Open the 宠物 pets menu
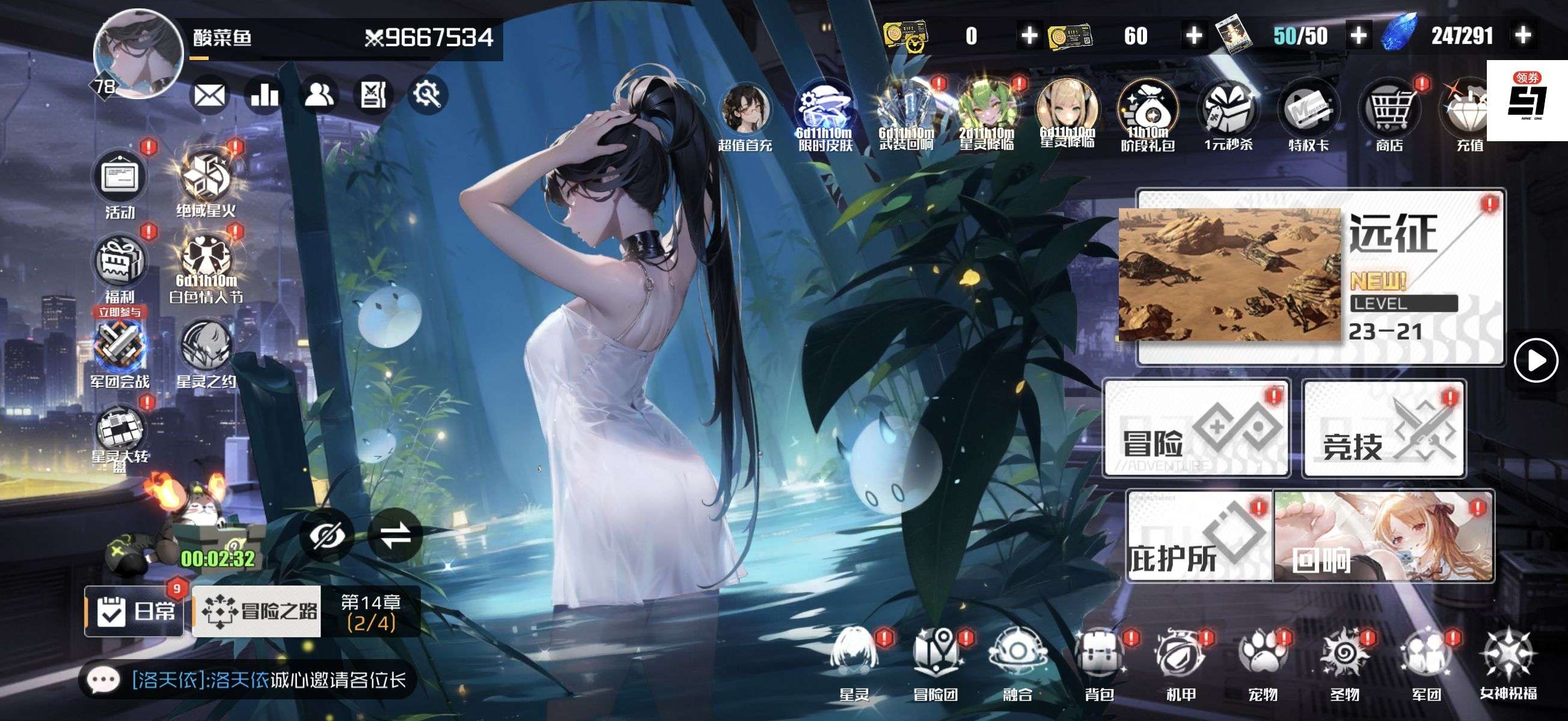 click(x=1263, y=663)
